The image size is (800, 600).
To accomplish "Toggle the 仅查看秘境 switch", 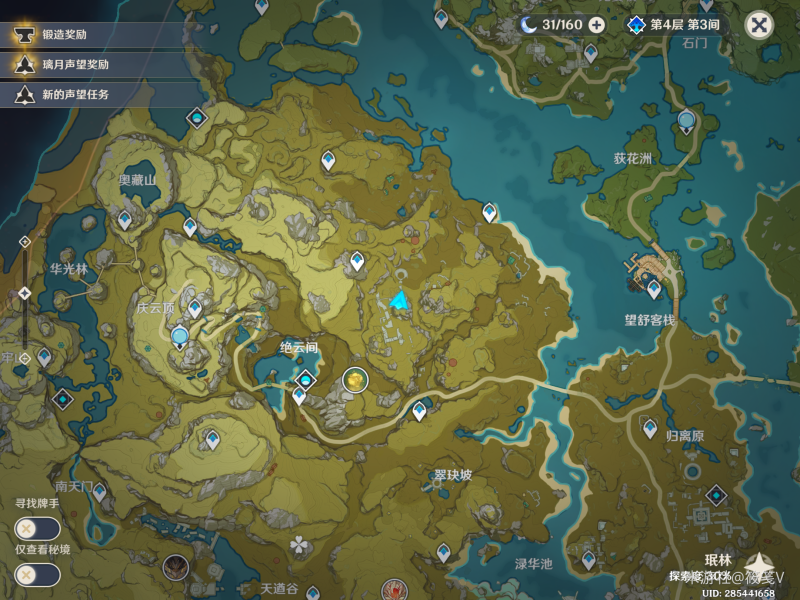I will (37, 575).
